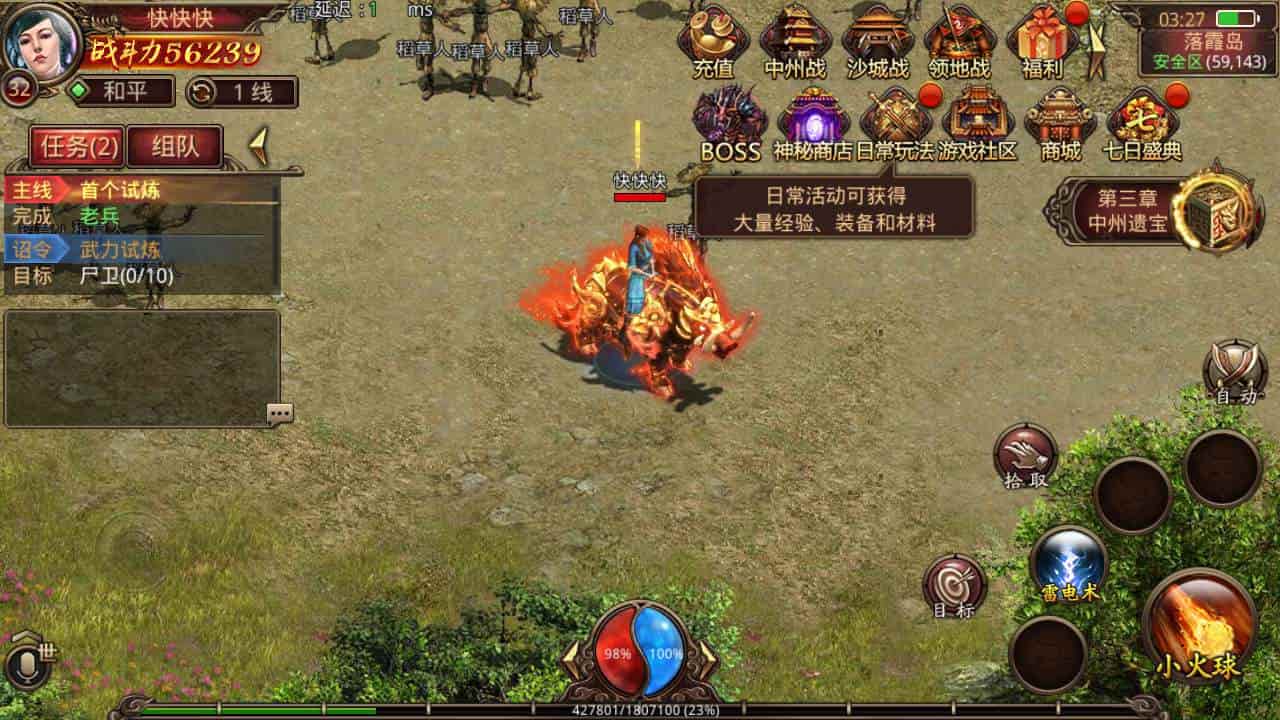The image size is (1280, 720).
Task: Collapse the quest panel with the arrow
Action: [262, 143]
